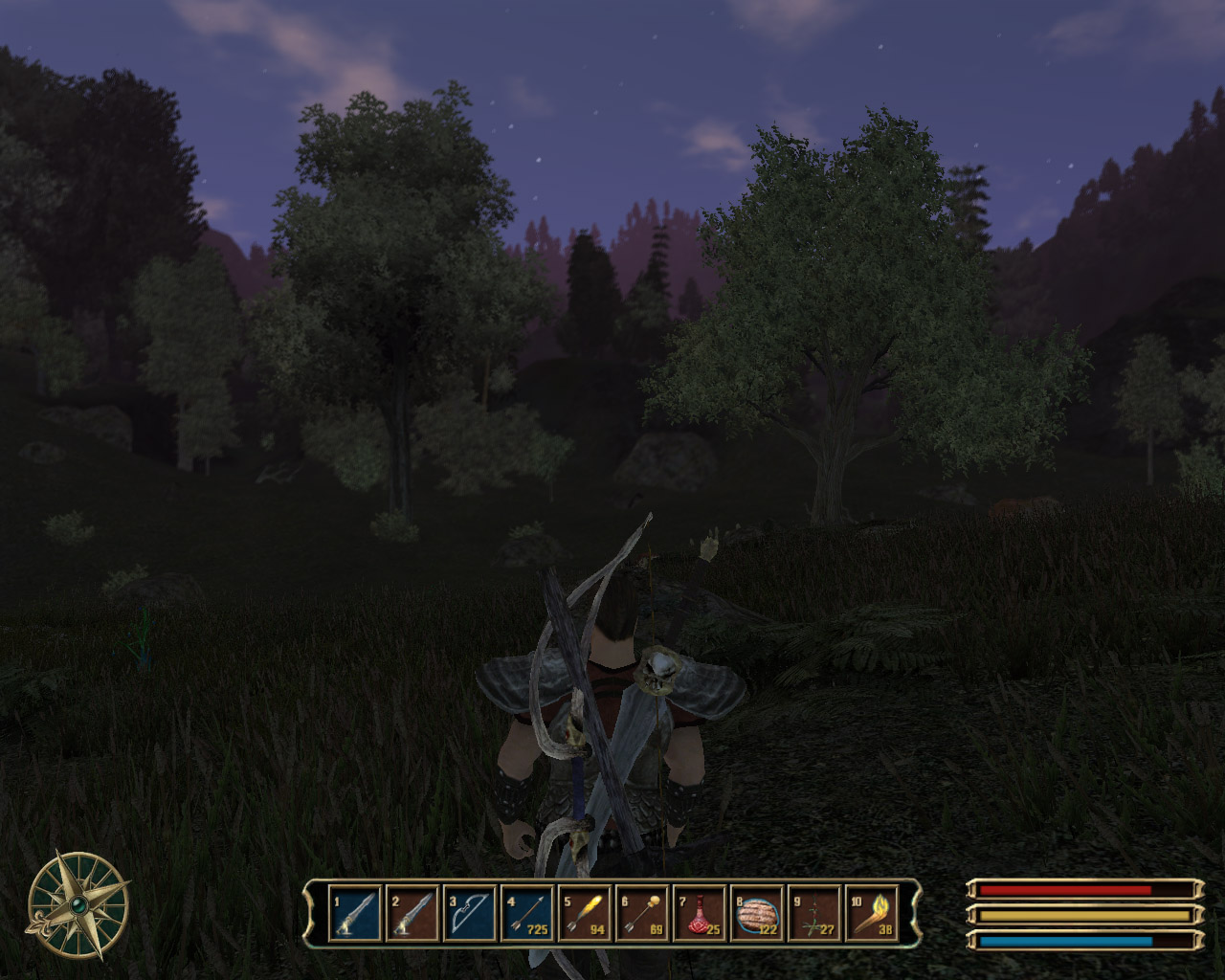Select the stack of 725 arrows
Image resolution: width=1225 pixels, height=980 pixels.
click(527, 914)
